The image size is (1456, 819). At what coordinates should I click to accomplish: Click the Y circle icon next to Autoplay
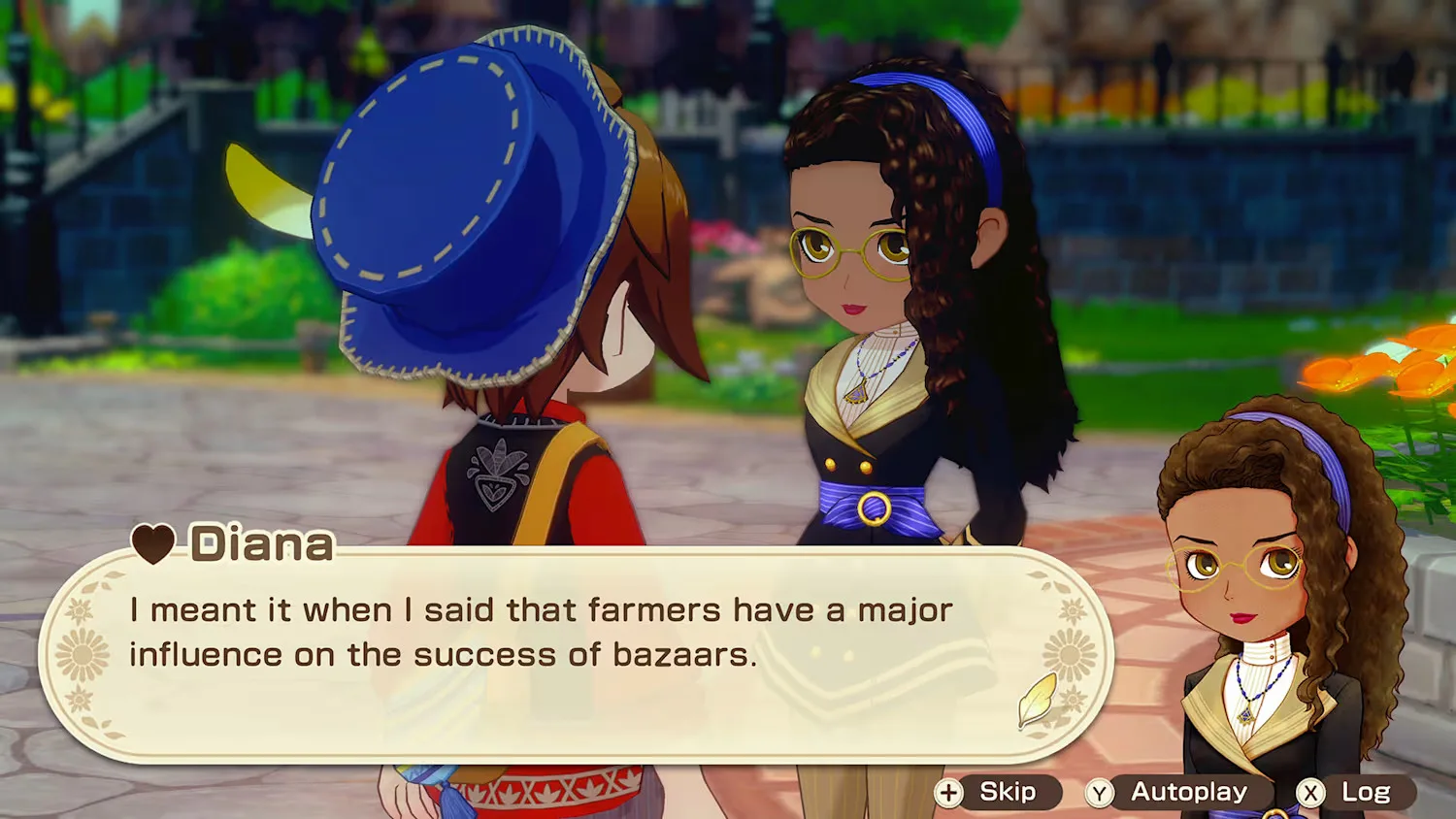point(1100,793)
